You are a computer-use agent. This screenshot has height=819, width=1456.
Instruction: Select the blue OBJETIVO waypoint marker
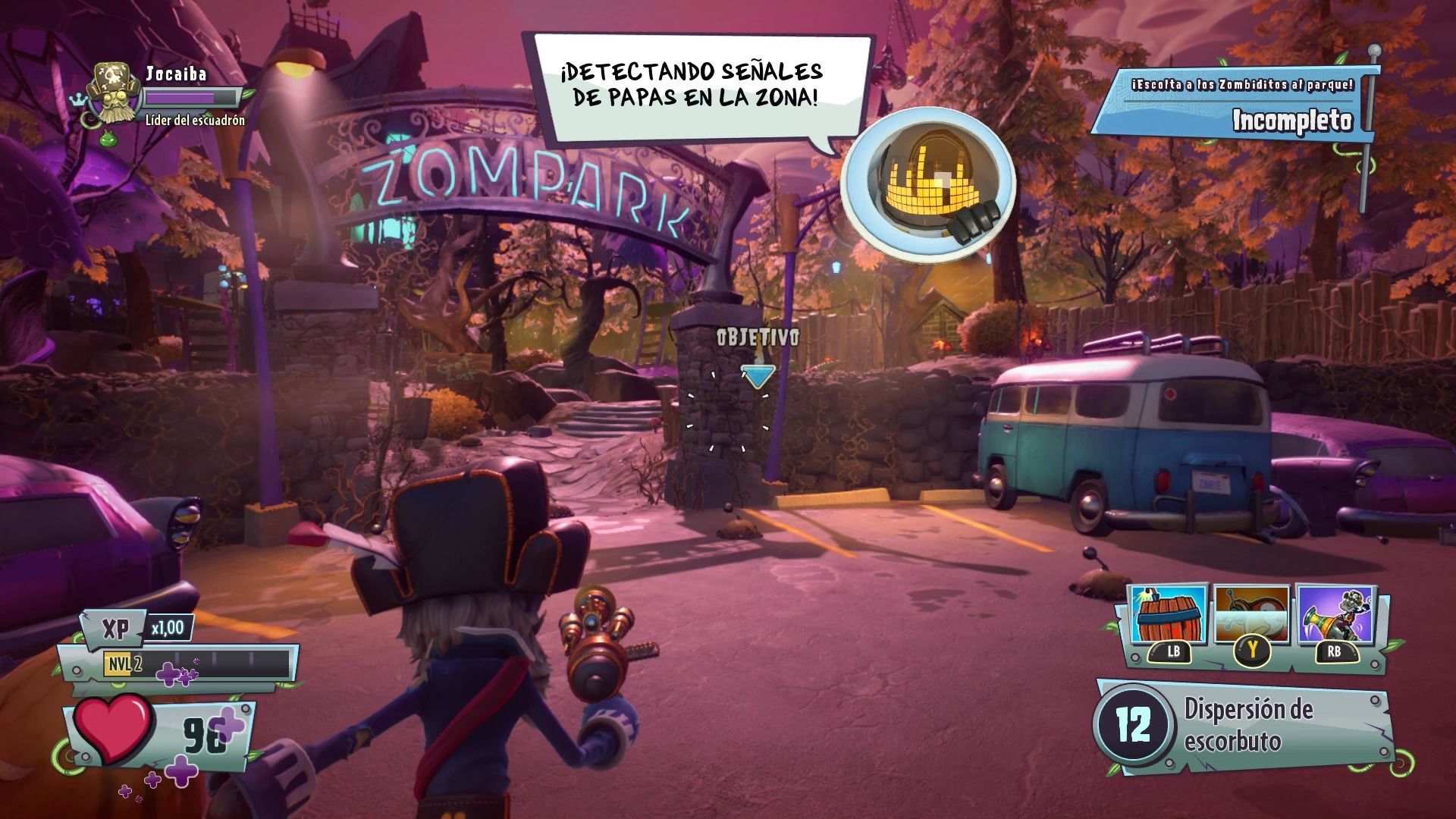pos(758,376)
